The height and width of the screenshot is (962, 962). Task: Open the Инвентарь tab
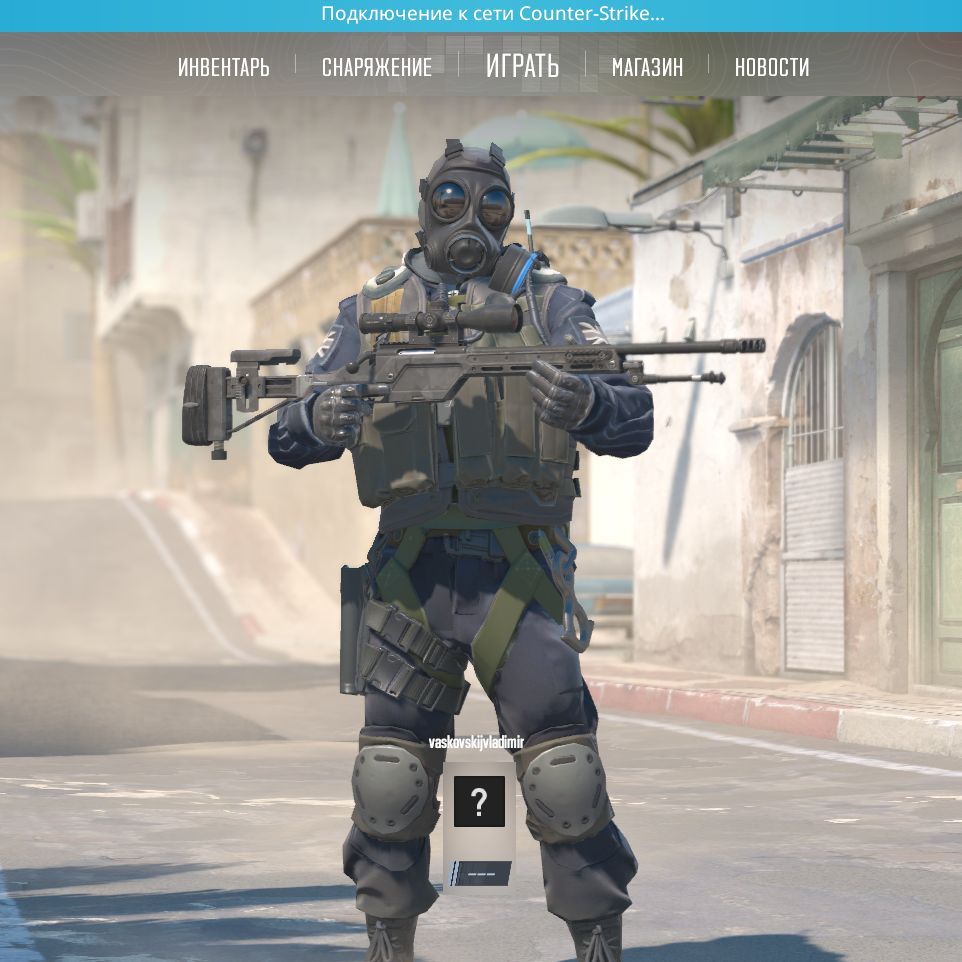click(x=223, y=67)
